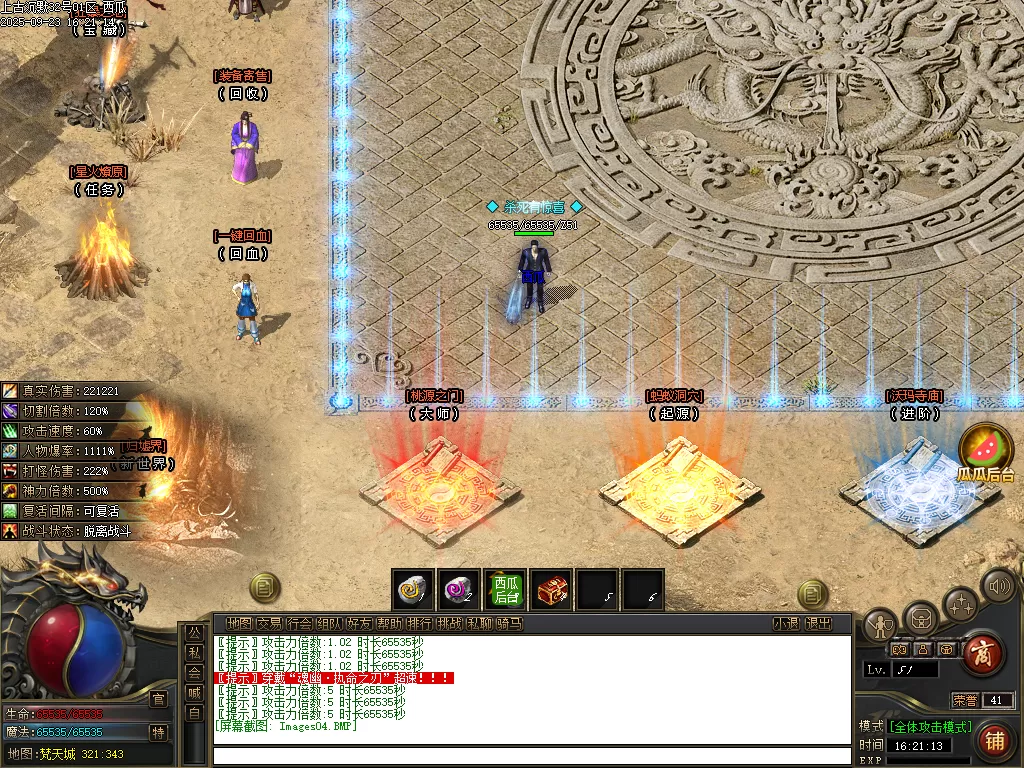Open the 排行 ranking board
The image size is (1024, 768).
click(420, 624)
